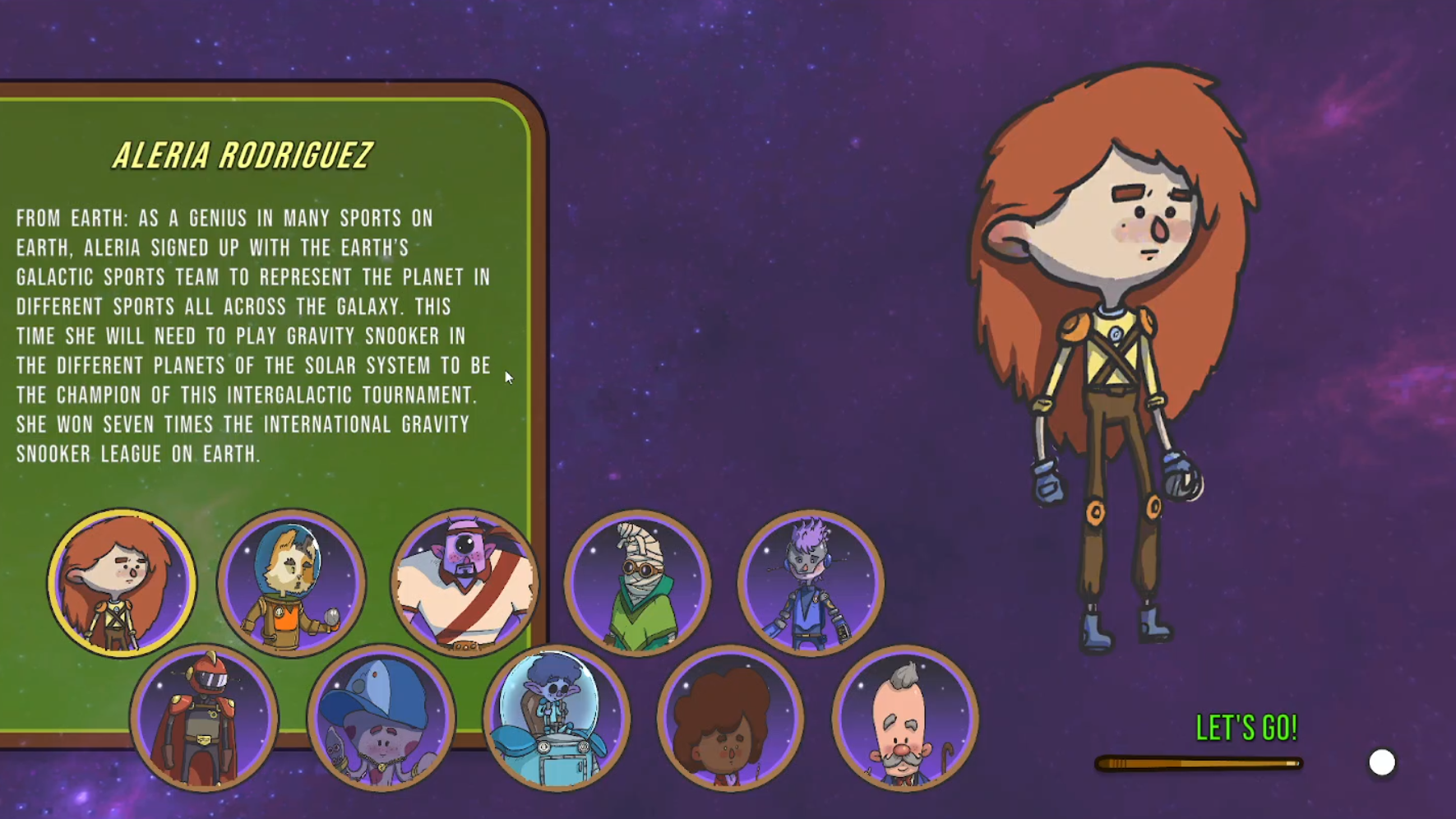Pick the bald mustached old man portrait
Viewport: 1456px width, 819px height.
click(x=904, y=718)
